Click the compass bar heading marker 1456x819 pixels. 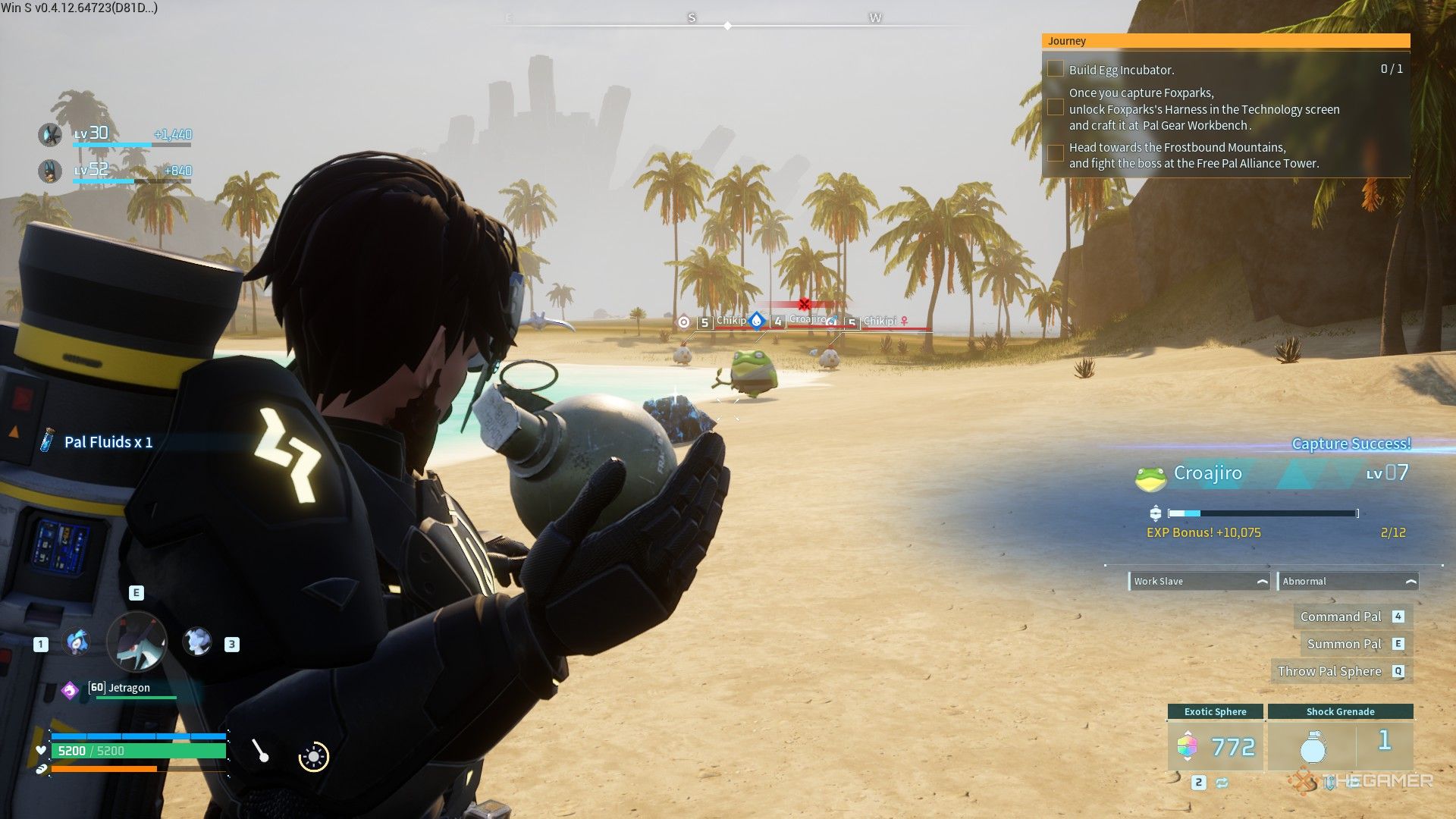click(x=727, y=26)
